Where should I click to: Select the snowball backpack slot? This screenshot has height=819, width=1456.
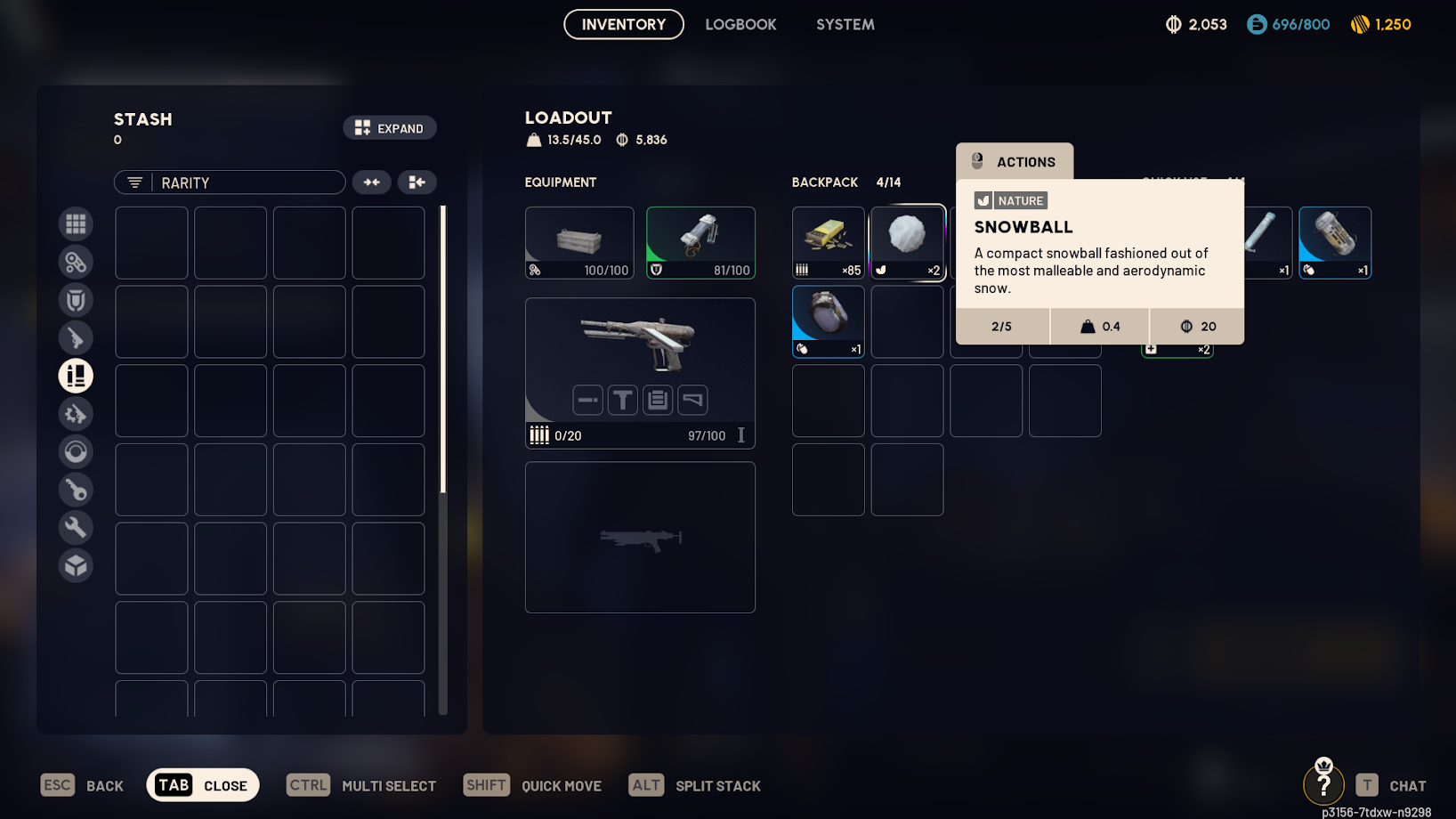coord(907,242)
